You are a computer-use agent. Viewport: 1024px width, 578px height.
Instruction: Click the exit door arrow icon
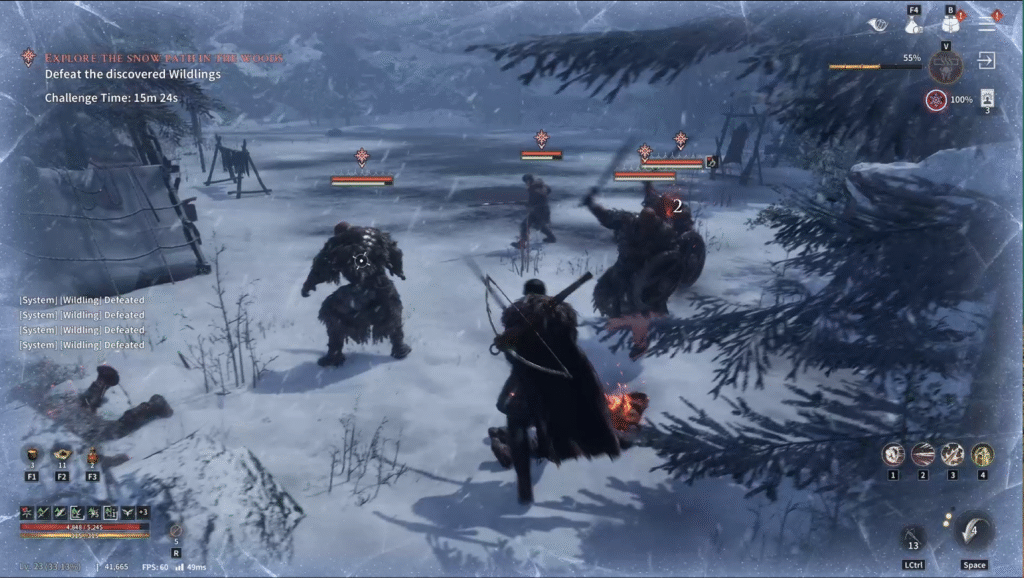coord(986,61)
